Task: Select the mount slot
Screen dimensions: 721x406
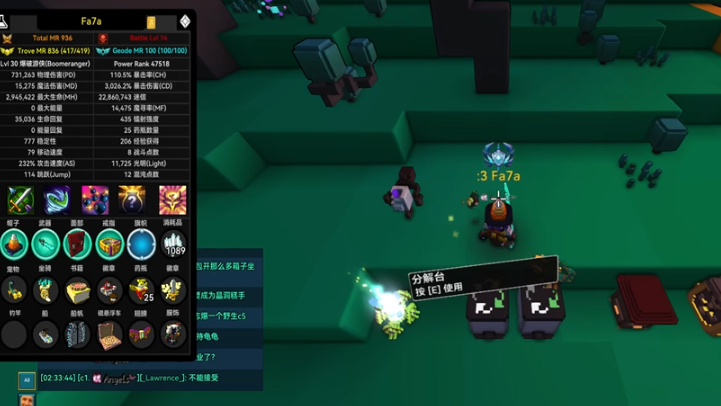Action: click(x=46, y=290)
